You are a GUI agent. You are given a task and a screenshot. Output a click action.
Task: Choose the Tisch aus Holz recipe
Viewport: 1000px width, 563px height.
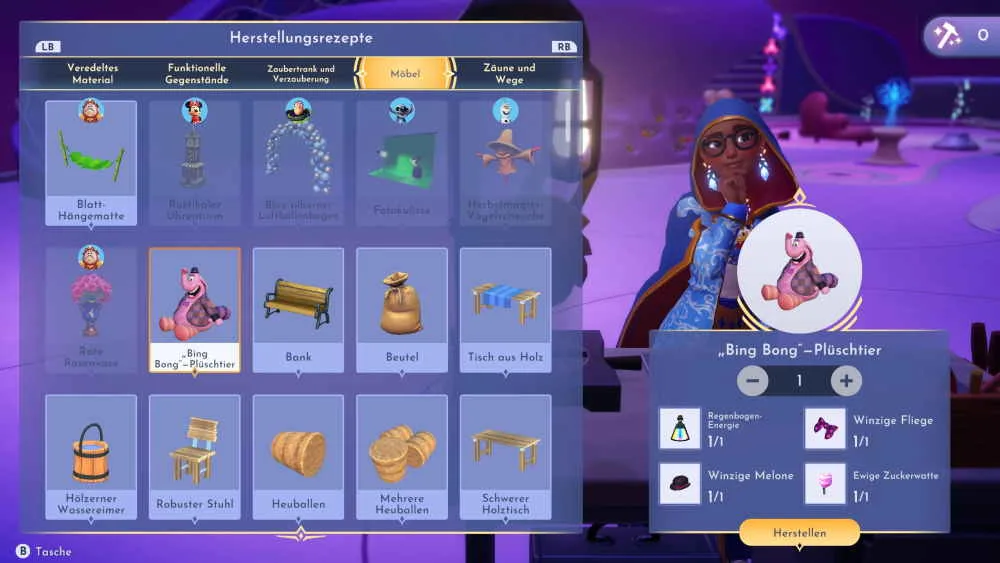(x=505, y=308)
